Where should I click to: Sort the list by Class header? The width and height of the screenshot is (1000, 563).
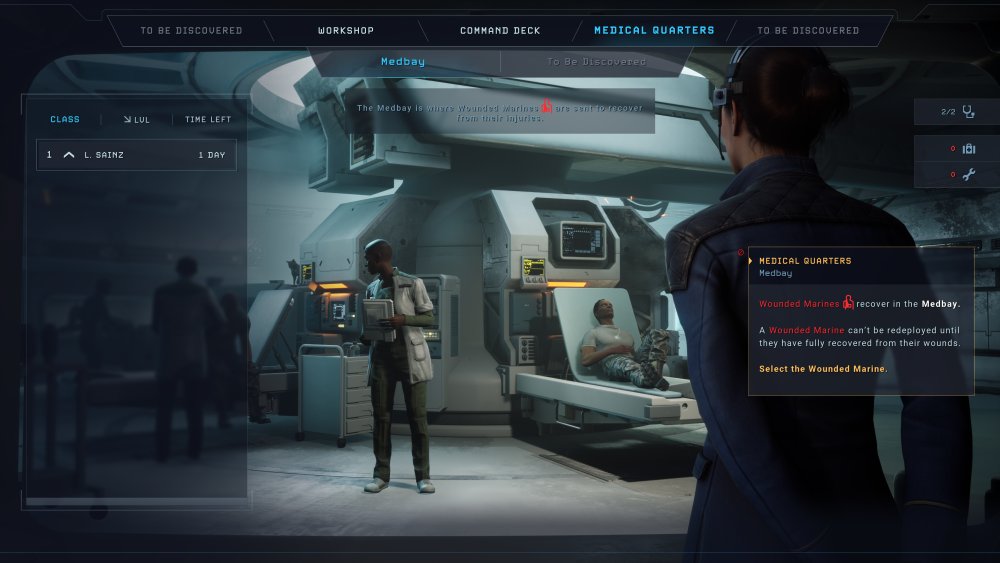click(65, 120)
